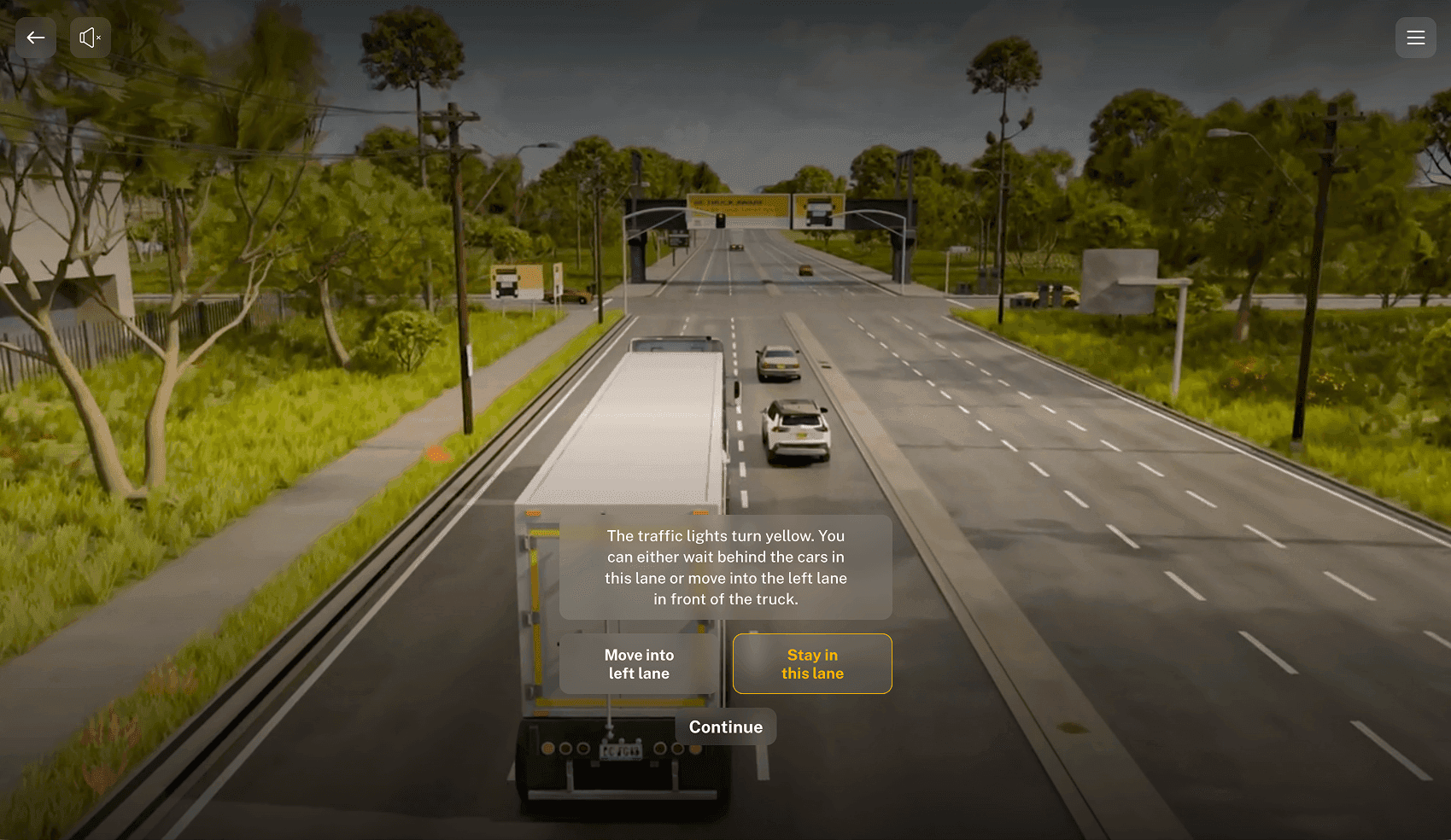
Task: Click the Continue button
Action: pos(726,727)
